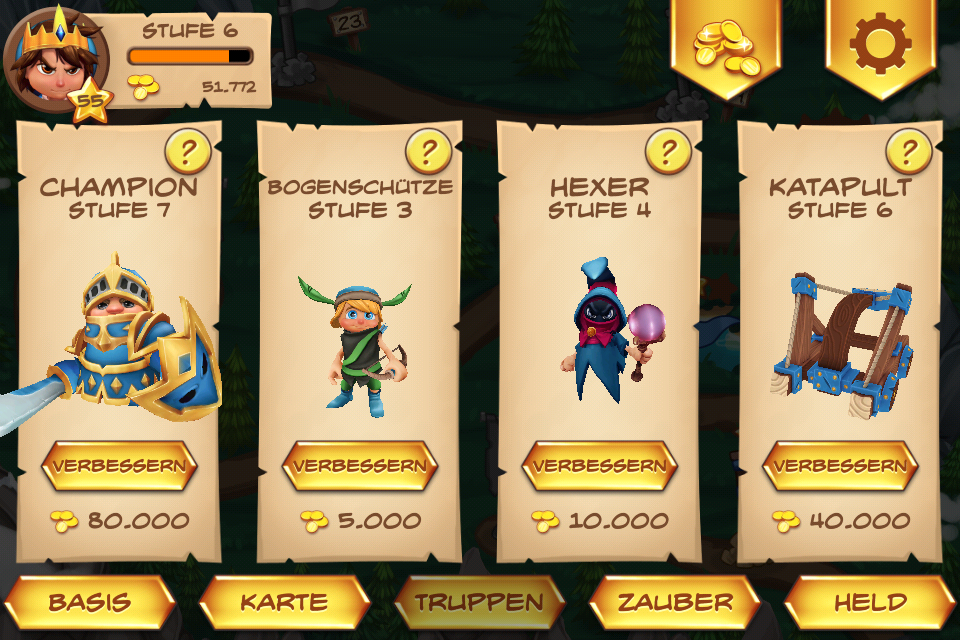Open the Zauber tab

click(675, 602)
